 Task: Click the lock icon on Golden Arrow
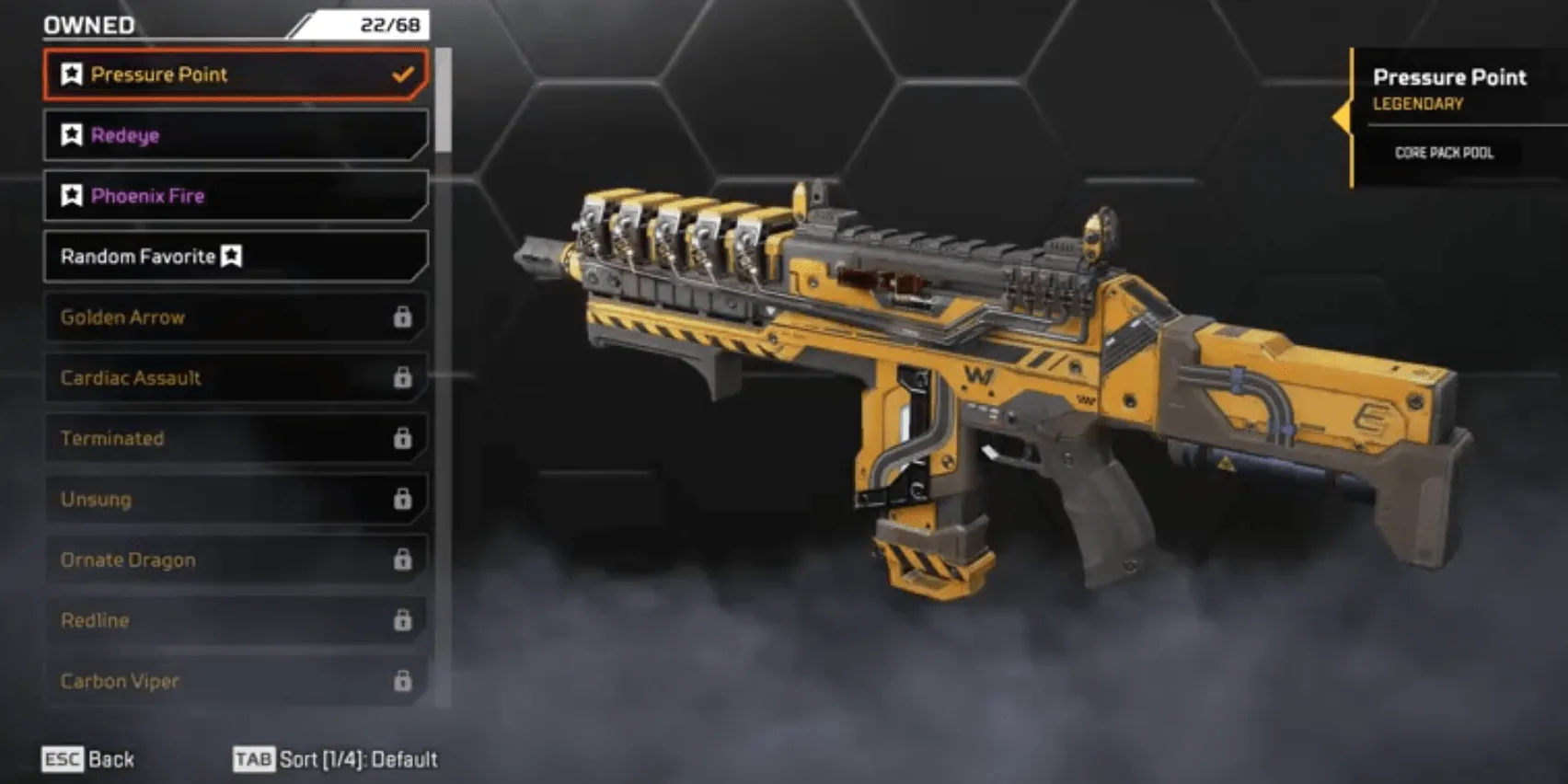(x=402, y=317)
